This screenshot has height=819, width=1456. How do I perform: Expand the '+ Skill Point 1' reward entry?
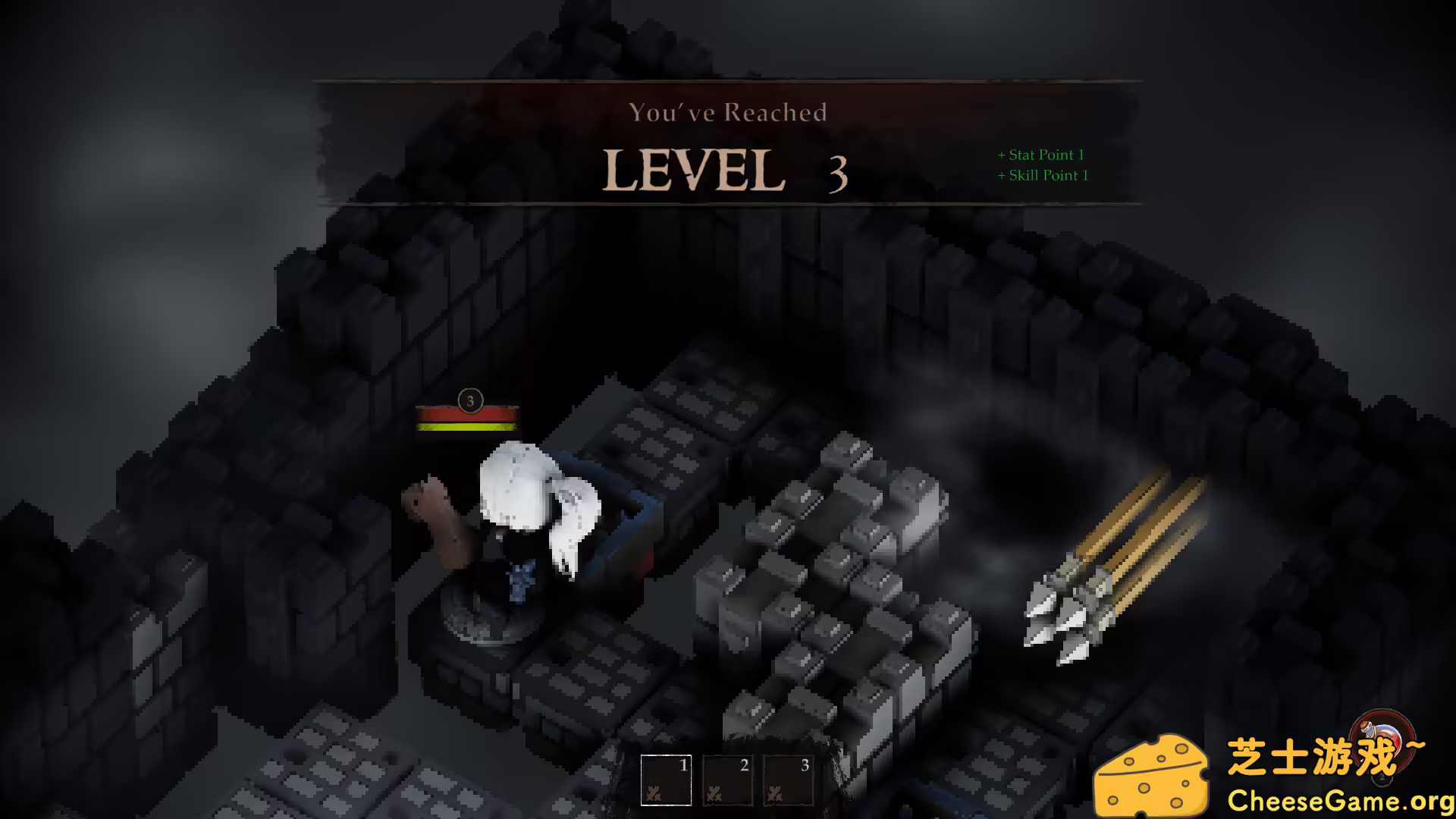1042,175
